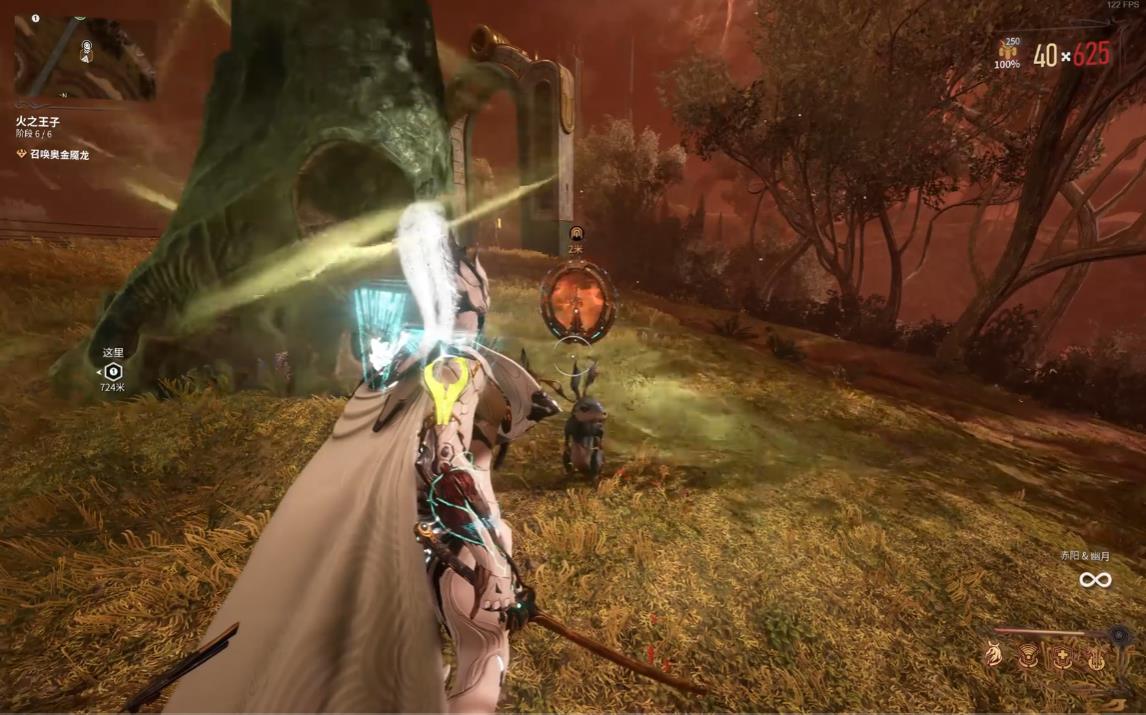Viewport: 1146px width, 715px height.
Task: Select the 火之王子 quest tracker title
Action: (38, 121)
